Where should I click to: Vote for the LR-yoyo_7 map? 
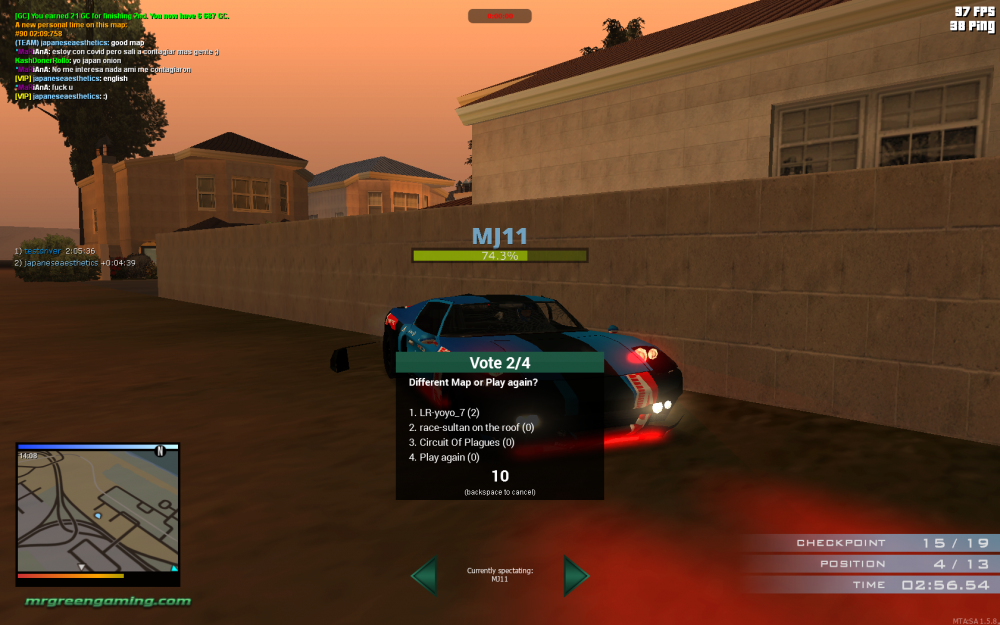click(x=445, y=412)
